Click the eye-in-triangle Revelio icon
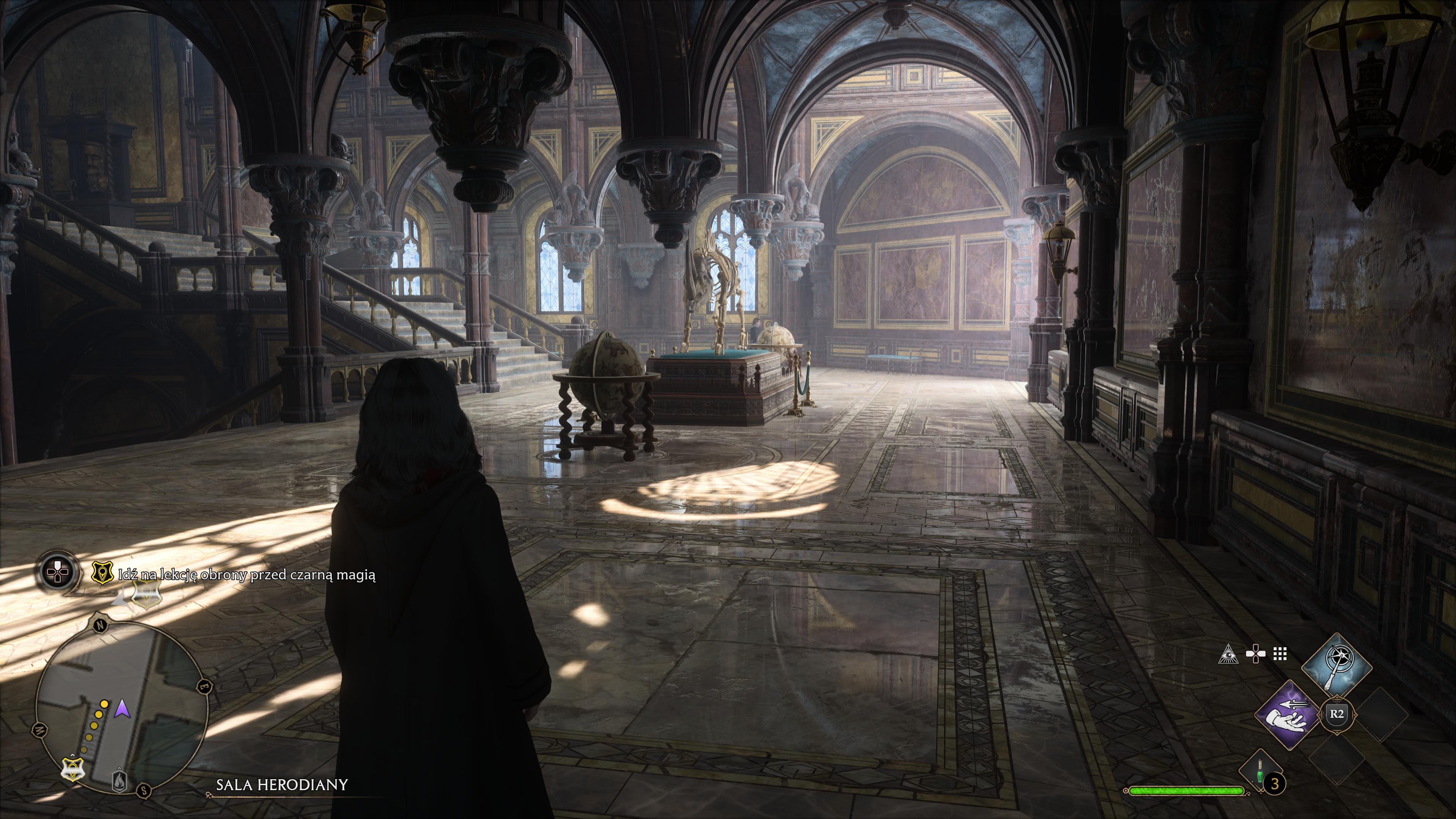Screen dimensions: 1456x819 1228,654
